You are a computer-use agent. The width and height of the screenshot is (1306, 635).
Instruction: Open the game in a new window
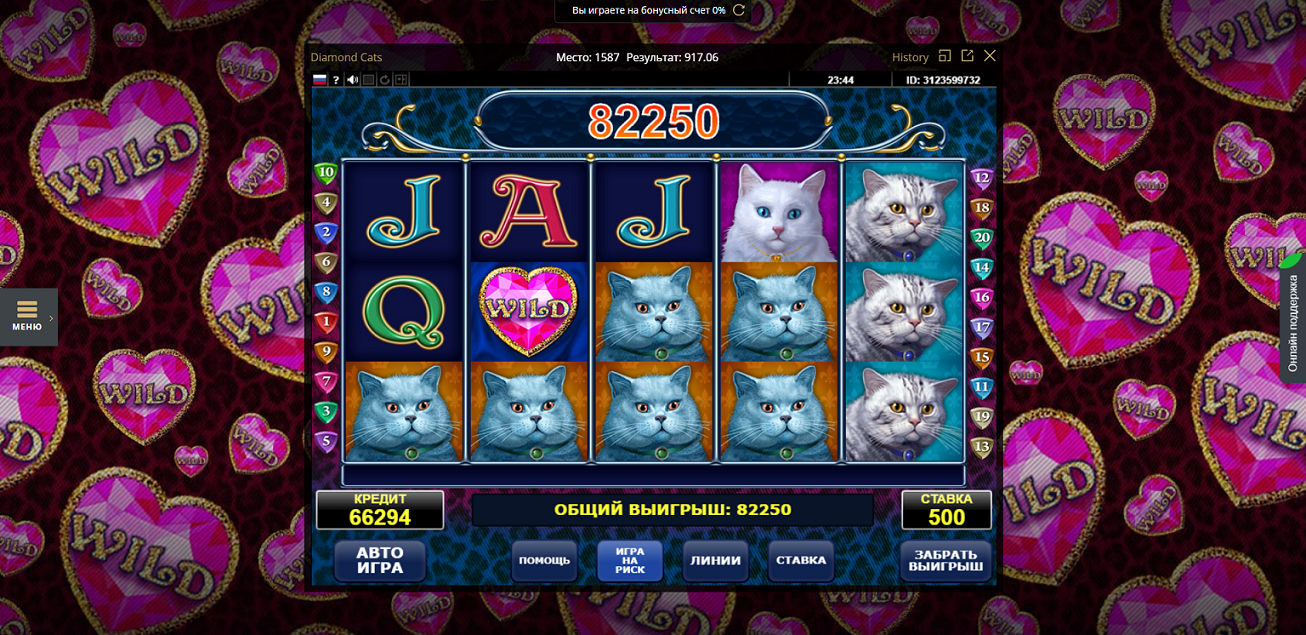(x=967, y=56)
